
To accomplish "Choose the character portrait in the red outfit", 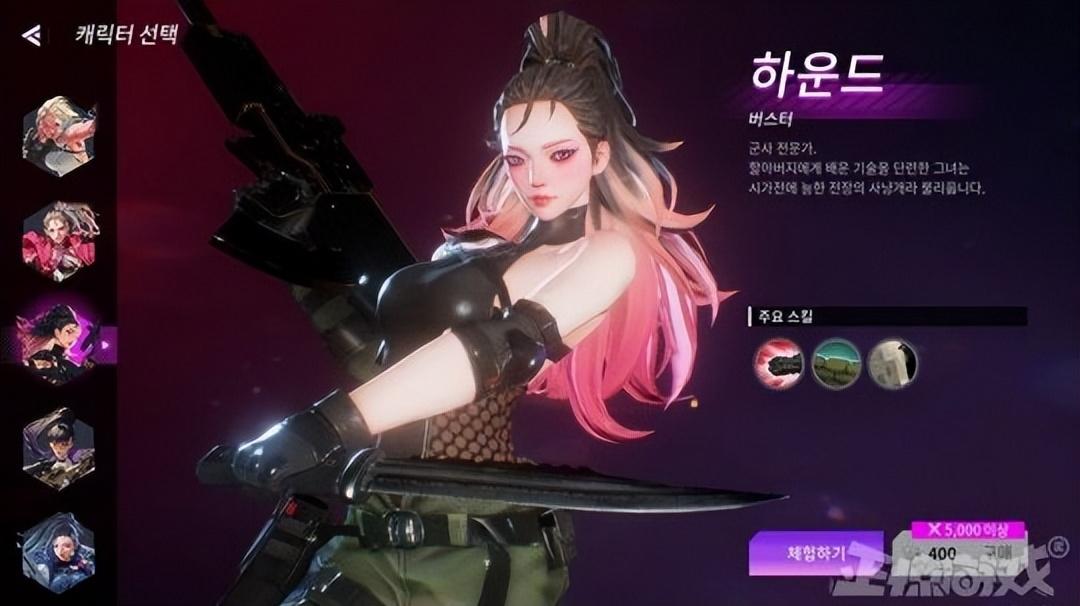I will (59, 240).
